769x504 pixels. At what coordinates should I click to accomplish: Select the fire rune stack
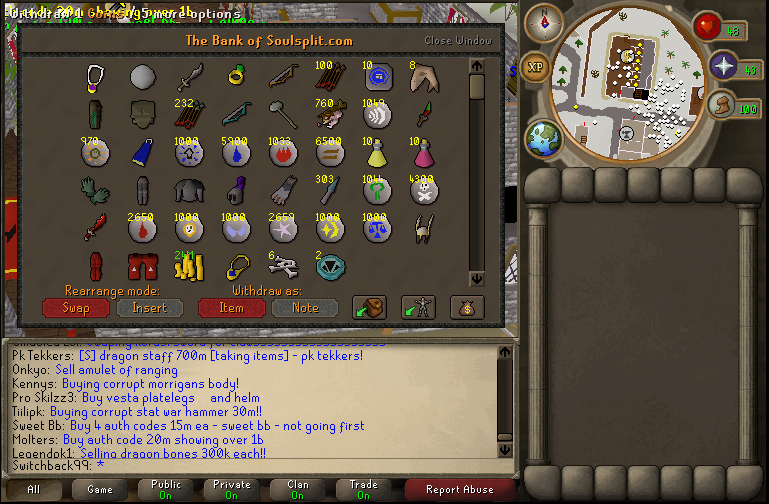point(285,152)
